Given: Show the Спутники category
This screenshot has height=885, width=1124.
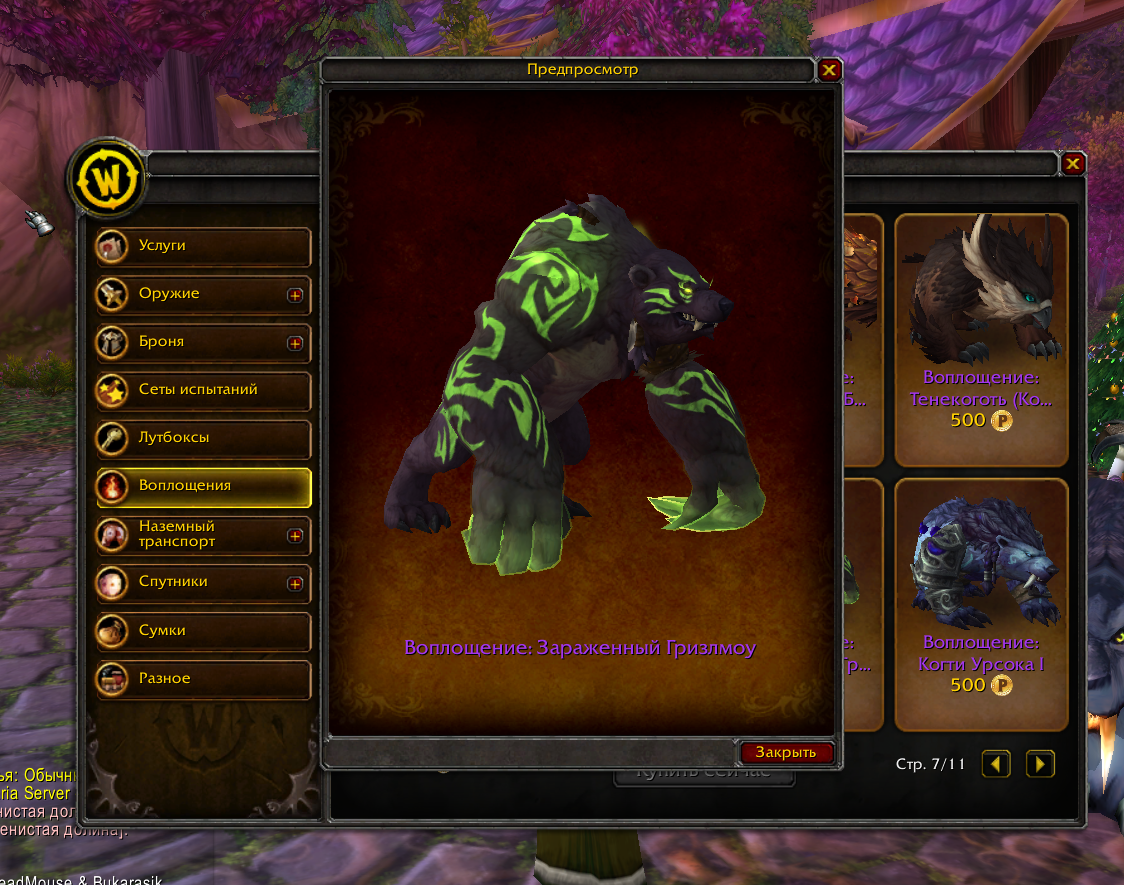Looking at the screenshot, I should point(190,582).
